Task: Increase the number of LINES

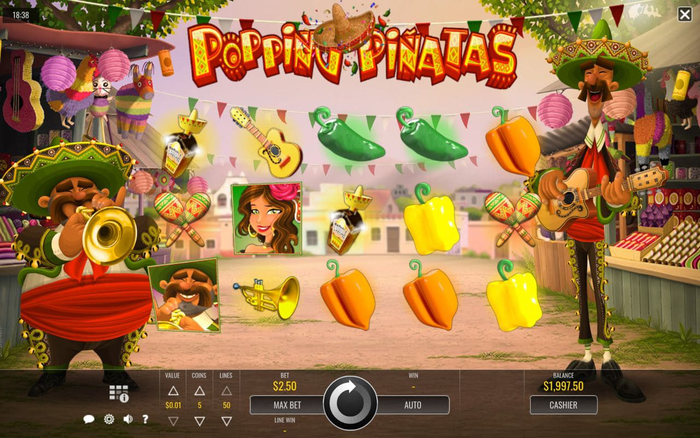Action: (226, 390)
